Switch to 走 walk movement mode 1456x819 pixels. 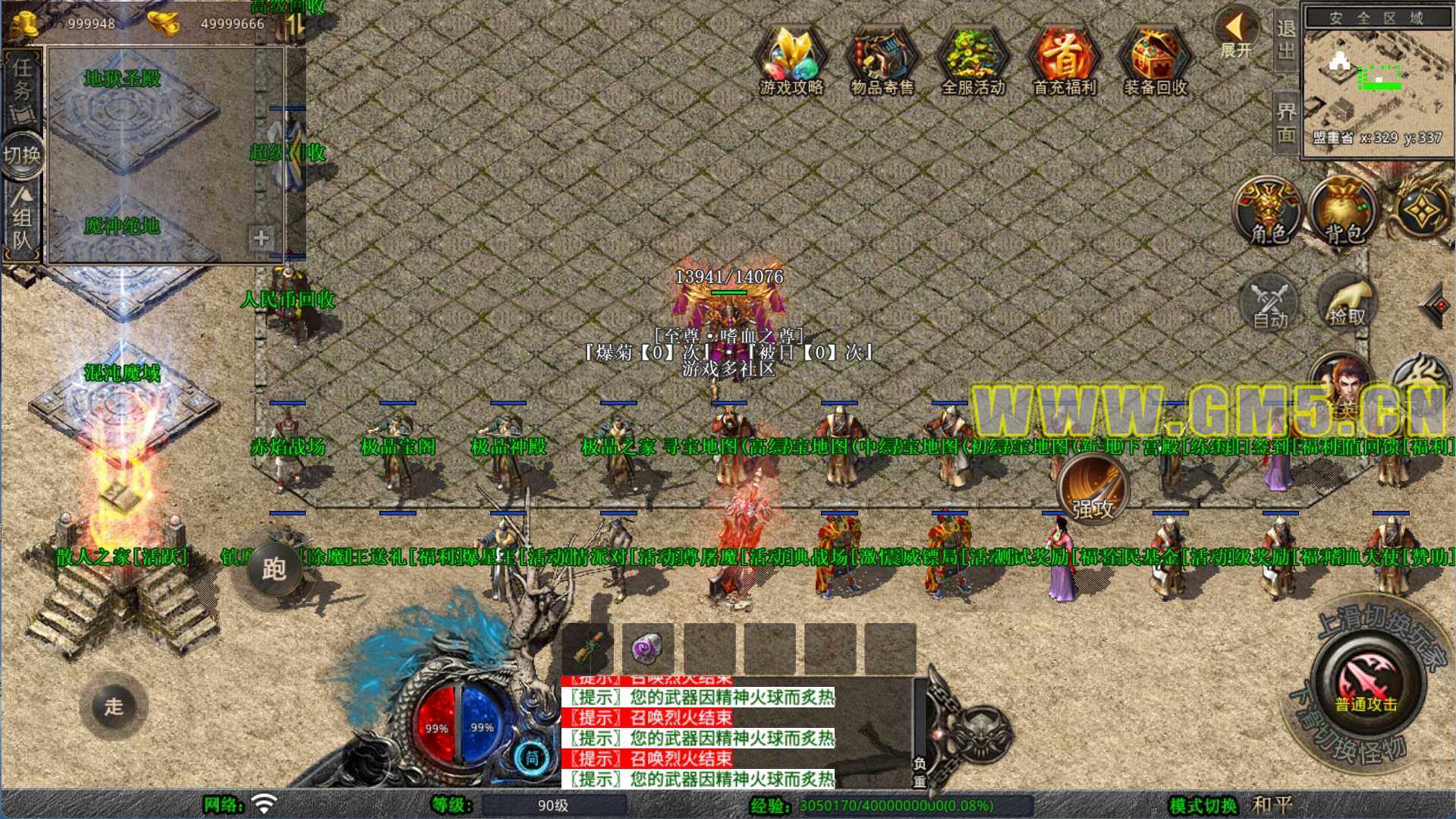114,706
